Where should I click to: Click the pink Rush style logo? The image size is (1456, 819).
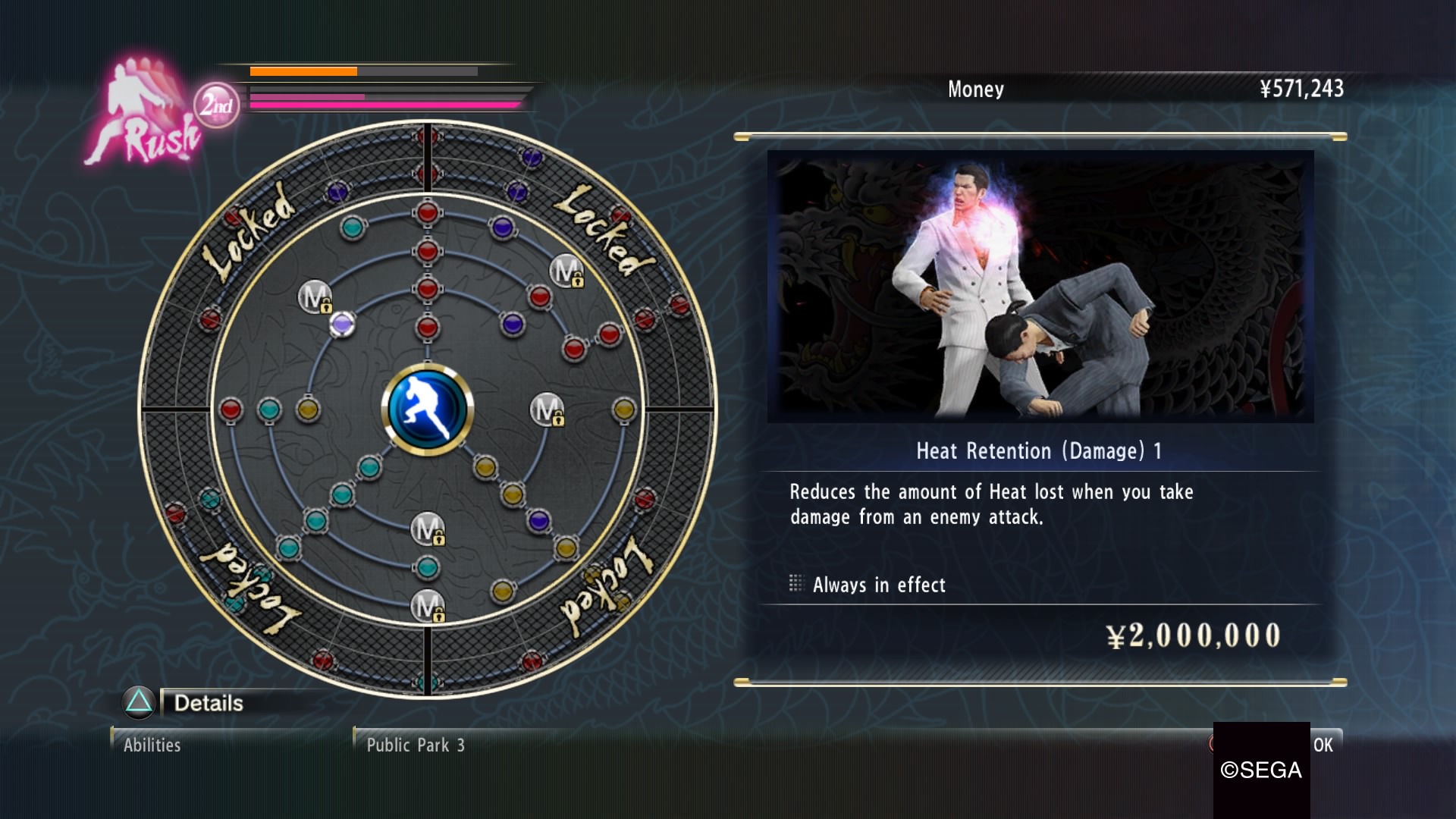(x=144, y=114)
